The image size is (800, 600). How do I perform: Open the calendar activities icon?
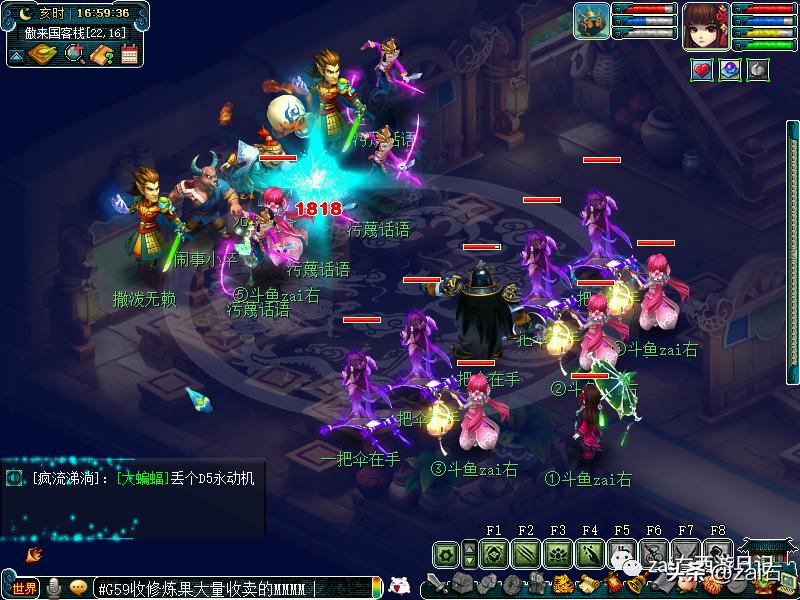(x=129, y=54)
